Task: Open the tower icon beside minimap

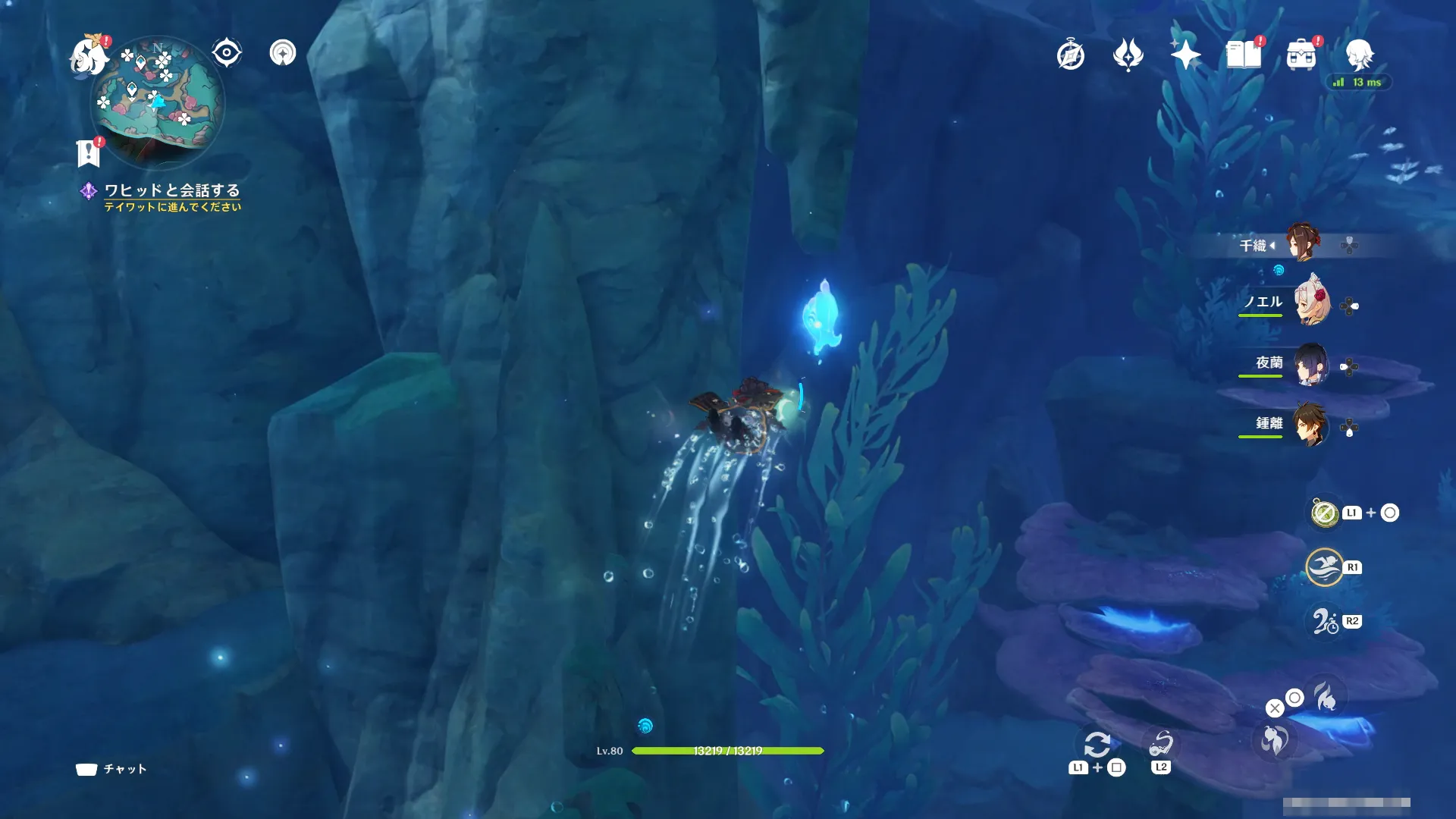Action: 283,53
